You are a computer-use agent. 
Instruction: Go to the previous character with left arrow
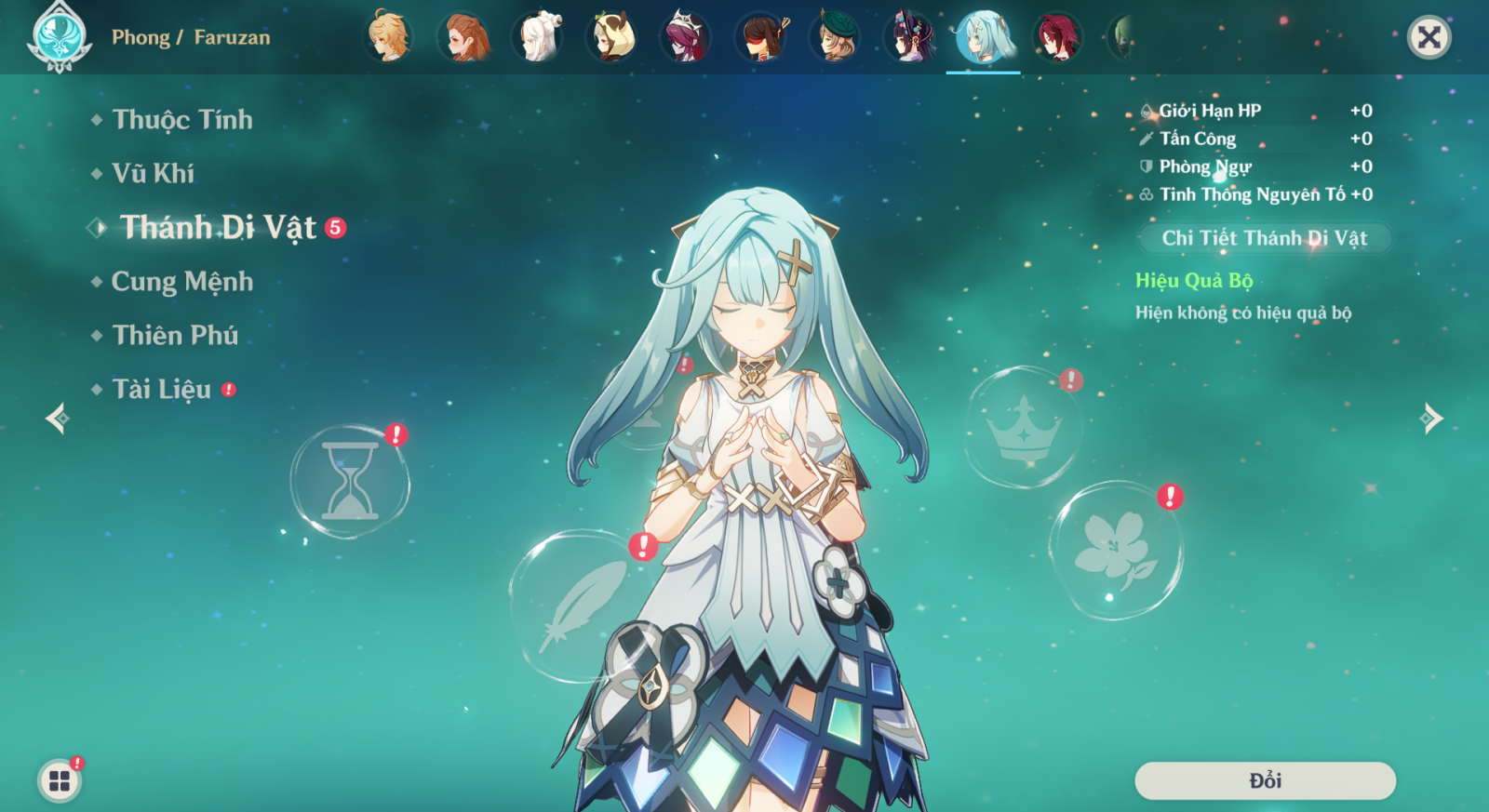pyautogui.click(x=58, y=419)
